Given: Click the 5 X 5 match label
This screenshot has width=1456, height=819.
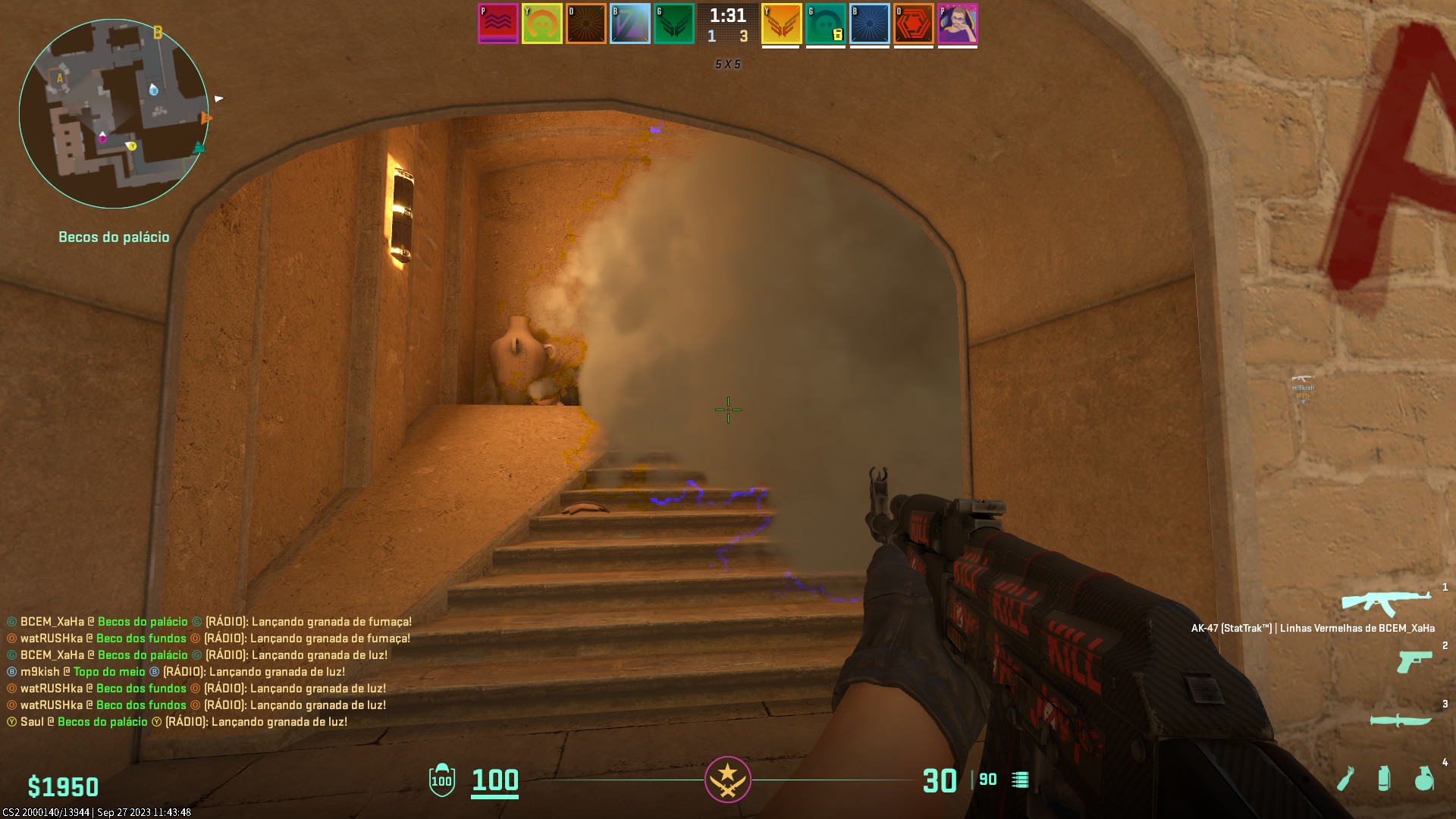Looking at the screenshot, I should pos(726,64).
